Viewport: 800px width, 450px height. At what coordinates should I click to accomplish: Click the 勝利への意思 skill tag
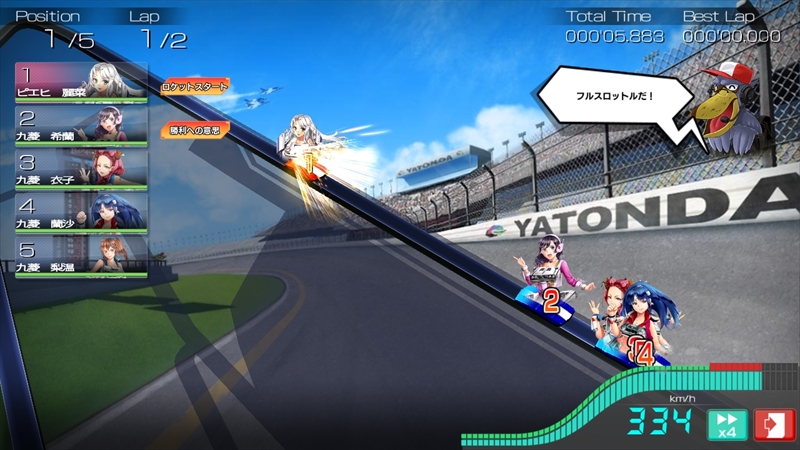coord(196,129)
